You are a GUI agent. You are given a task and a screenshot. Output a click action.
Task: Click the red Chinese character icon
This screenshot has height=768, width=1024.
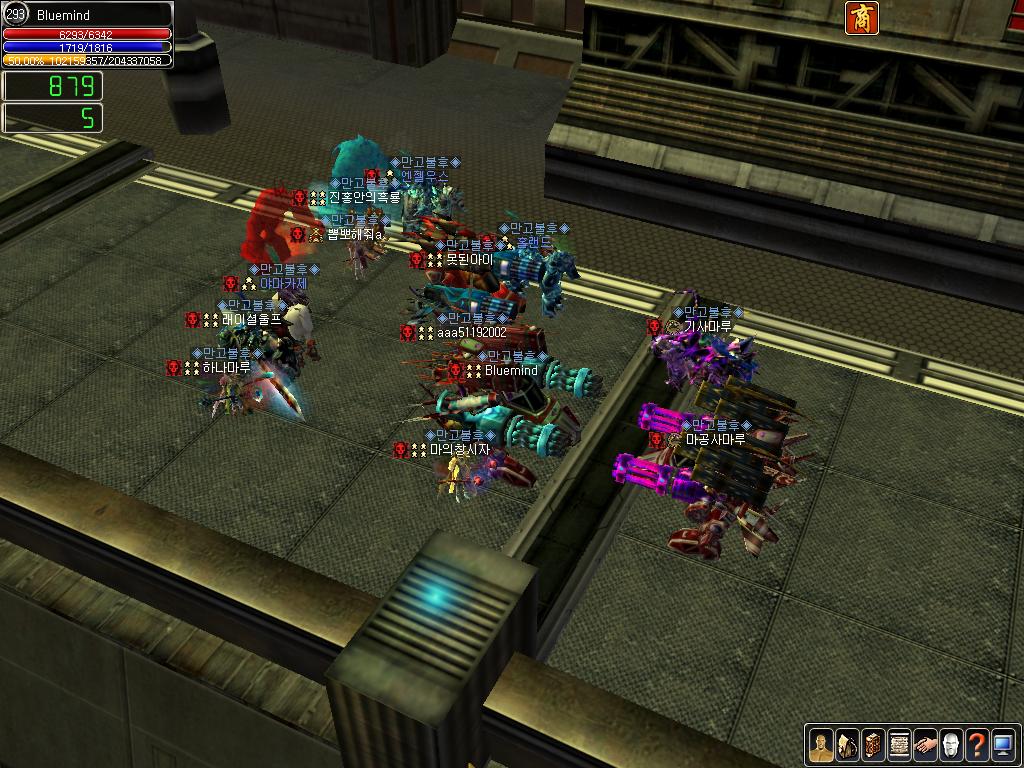tap(862, 18)
